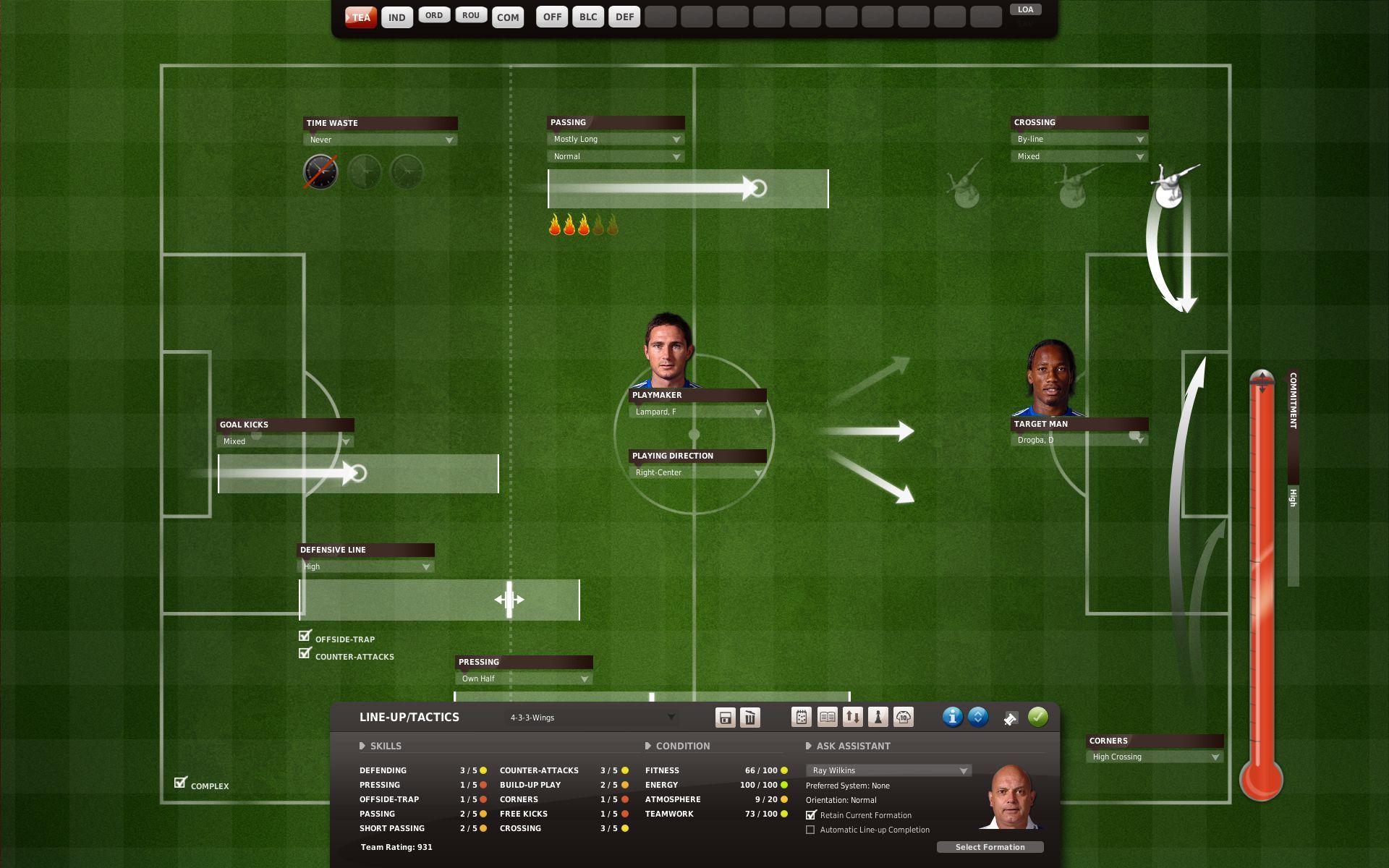Select the swap players up-down arrows icon
The height and width of the screenshot is (868, 1389).
click(x=851, y=718)
